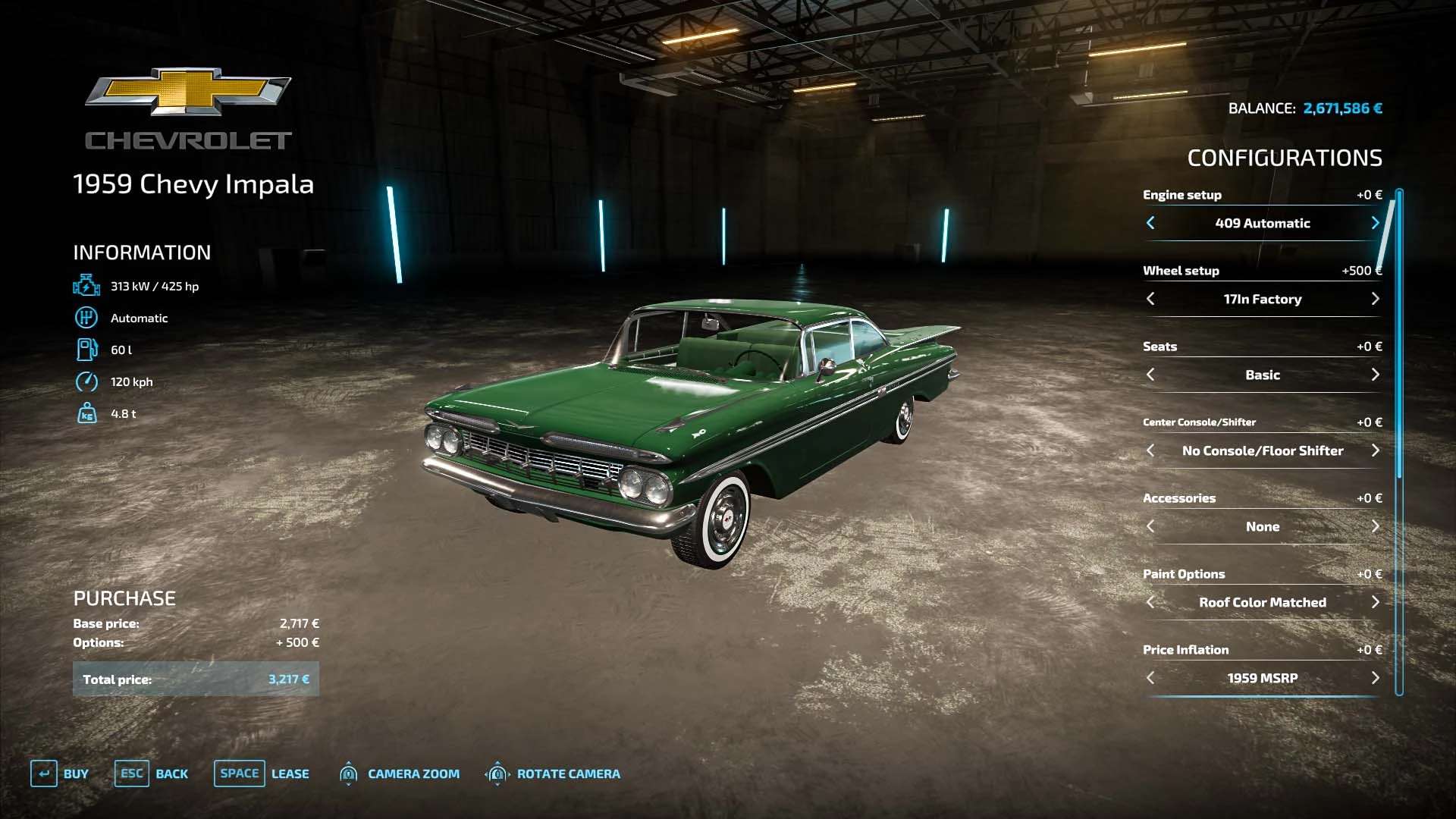Switch to next Seats option
The image size is (1456, 819).
pyautogui.click(x=1375, y=375)
